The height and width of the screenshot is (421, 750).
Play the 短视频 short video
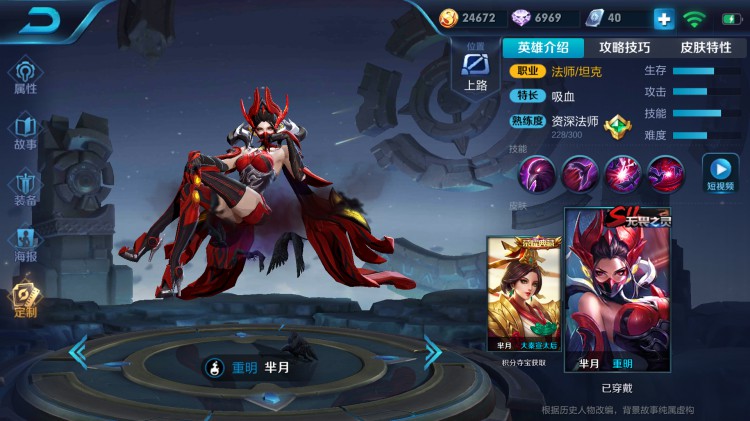click(720, 172)
